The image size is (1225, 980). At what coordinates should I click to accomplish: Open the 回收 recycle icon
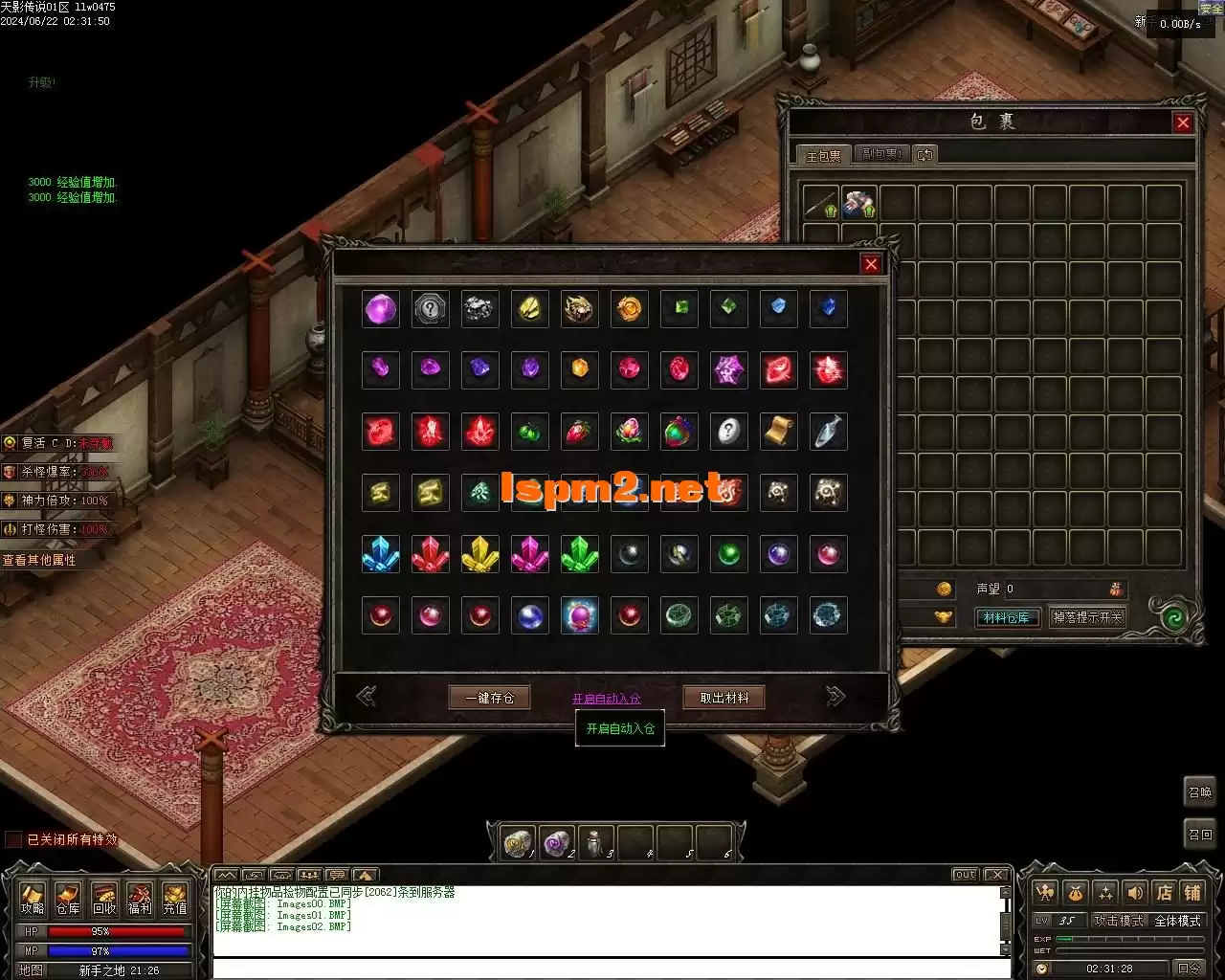[103, 900]
